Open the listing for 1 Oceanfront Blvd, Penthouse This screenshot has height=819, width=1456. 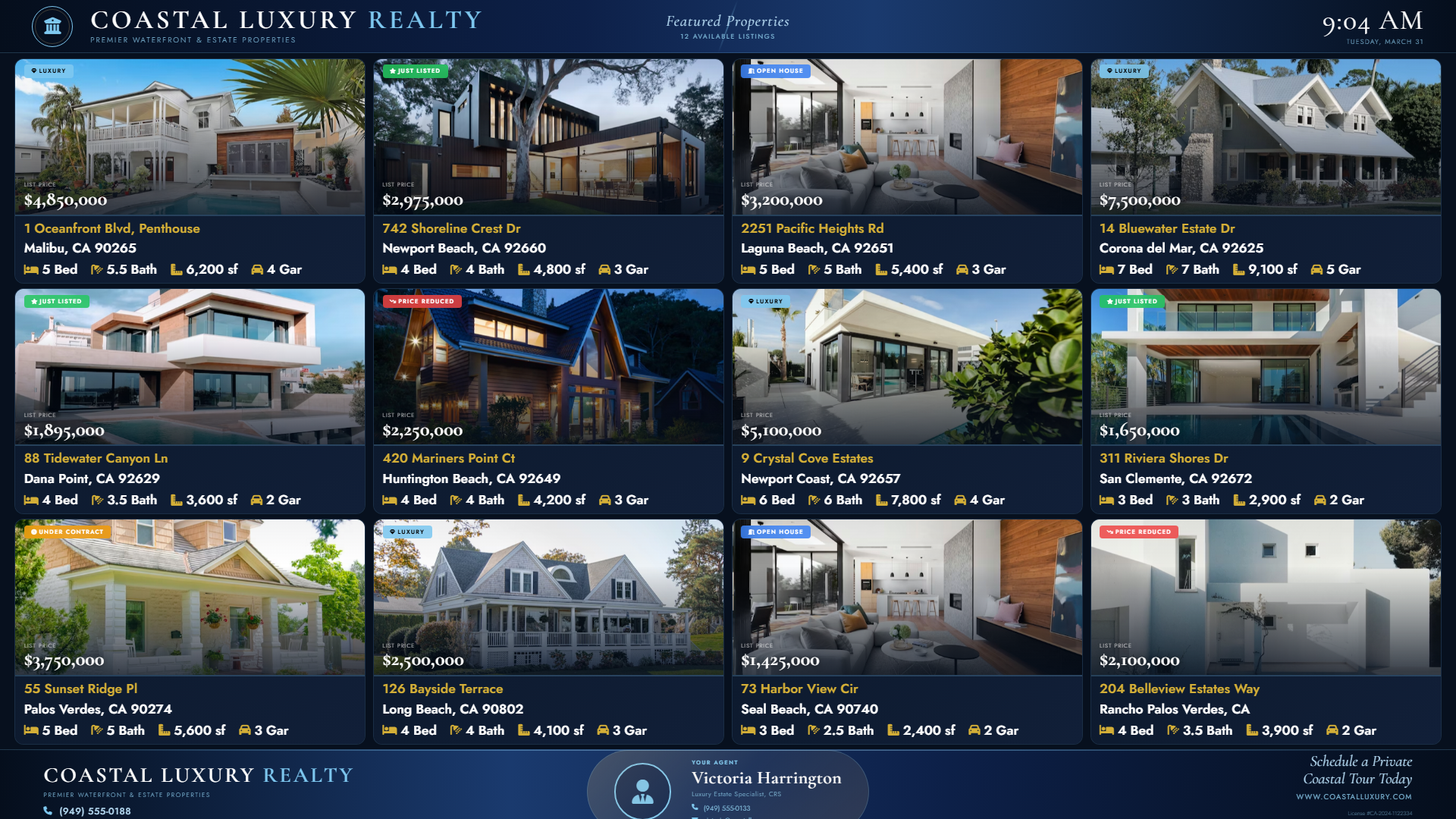tap(111, 228)
